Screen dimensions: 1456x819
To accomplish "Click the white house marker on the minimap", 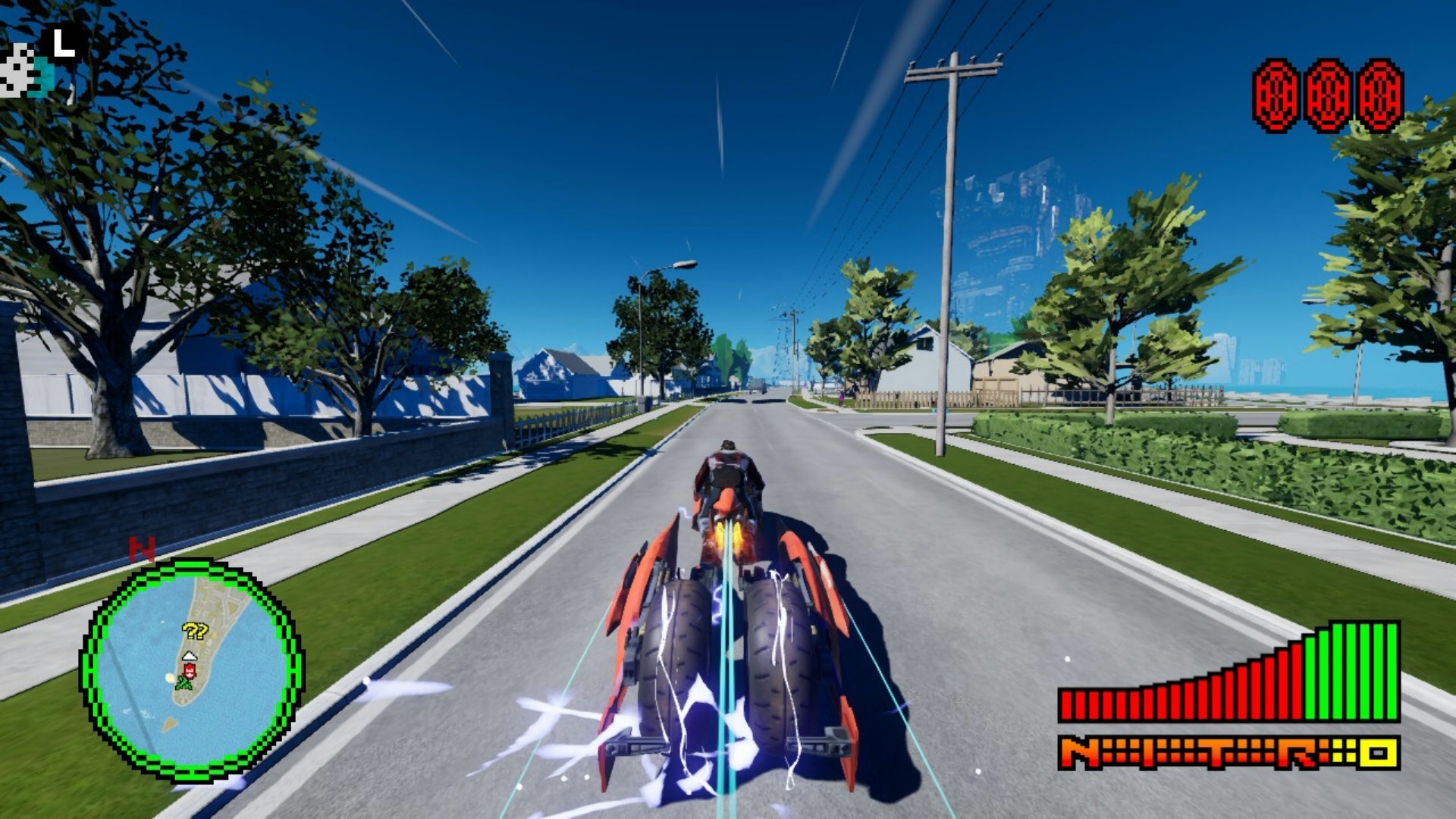I will pos(190,656).
